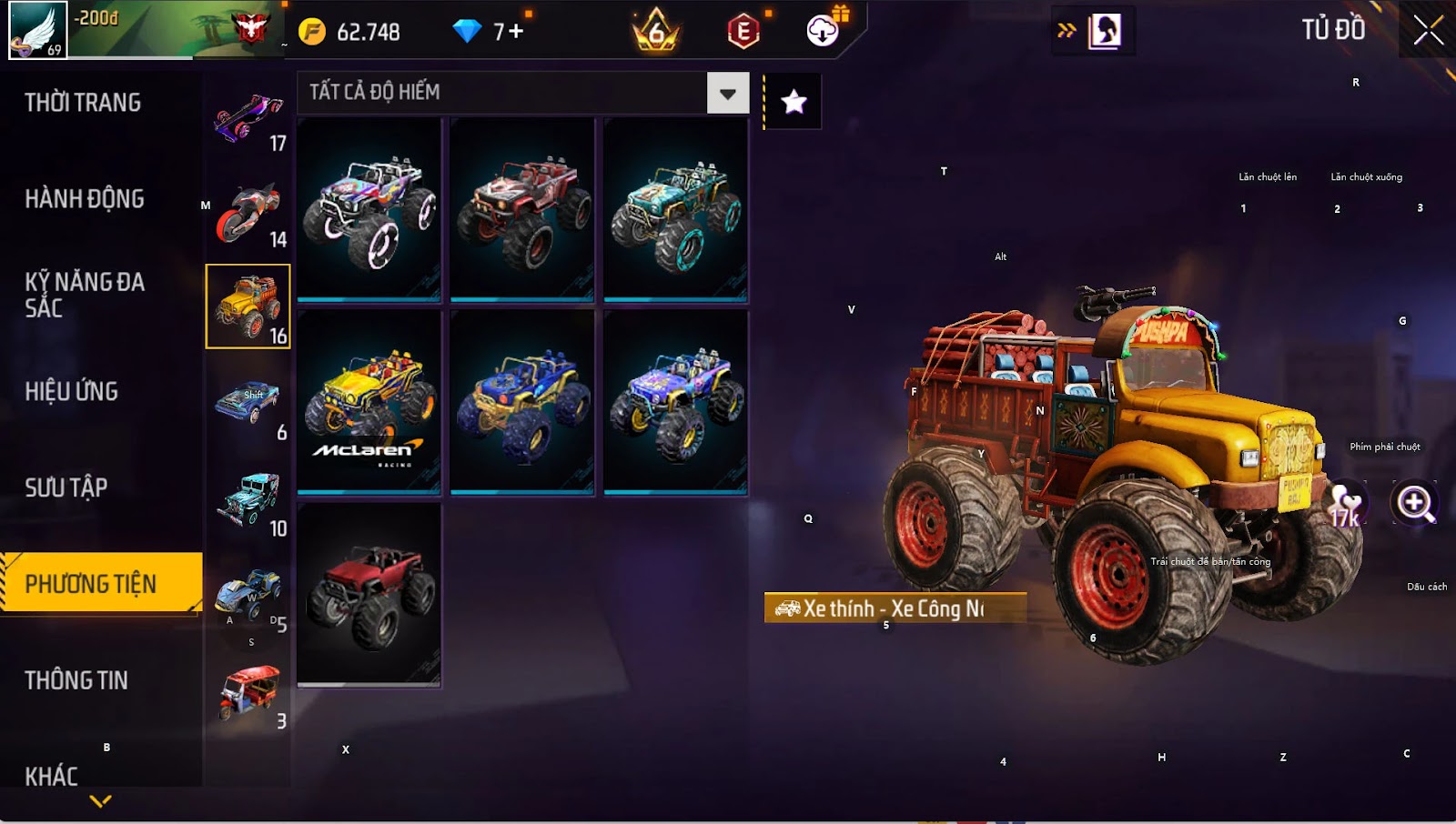Select the PHƯƠNG TIỆN category

point(91,584)
